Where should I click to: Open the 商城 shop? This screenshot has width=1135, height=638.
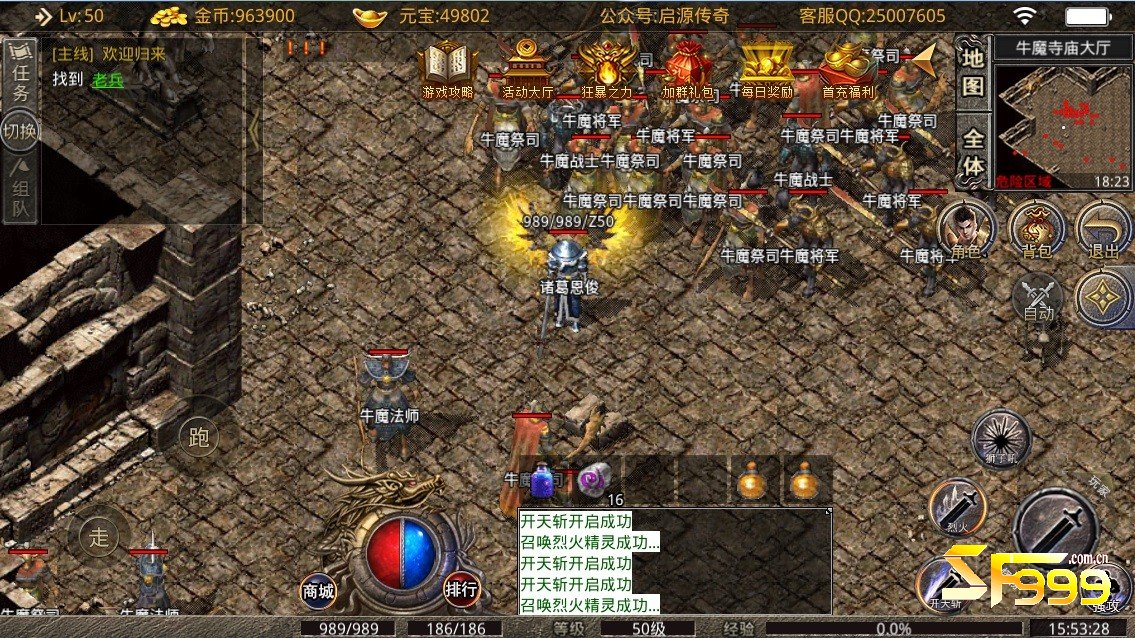point(318,590)
